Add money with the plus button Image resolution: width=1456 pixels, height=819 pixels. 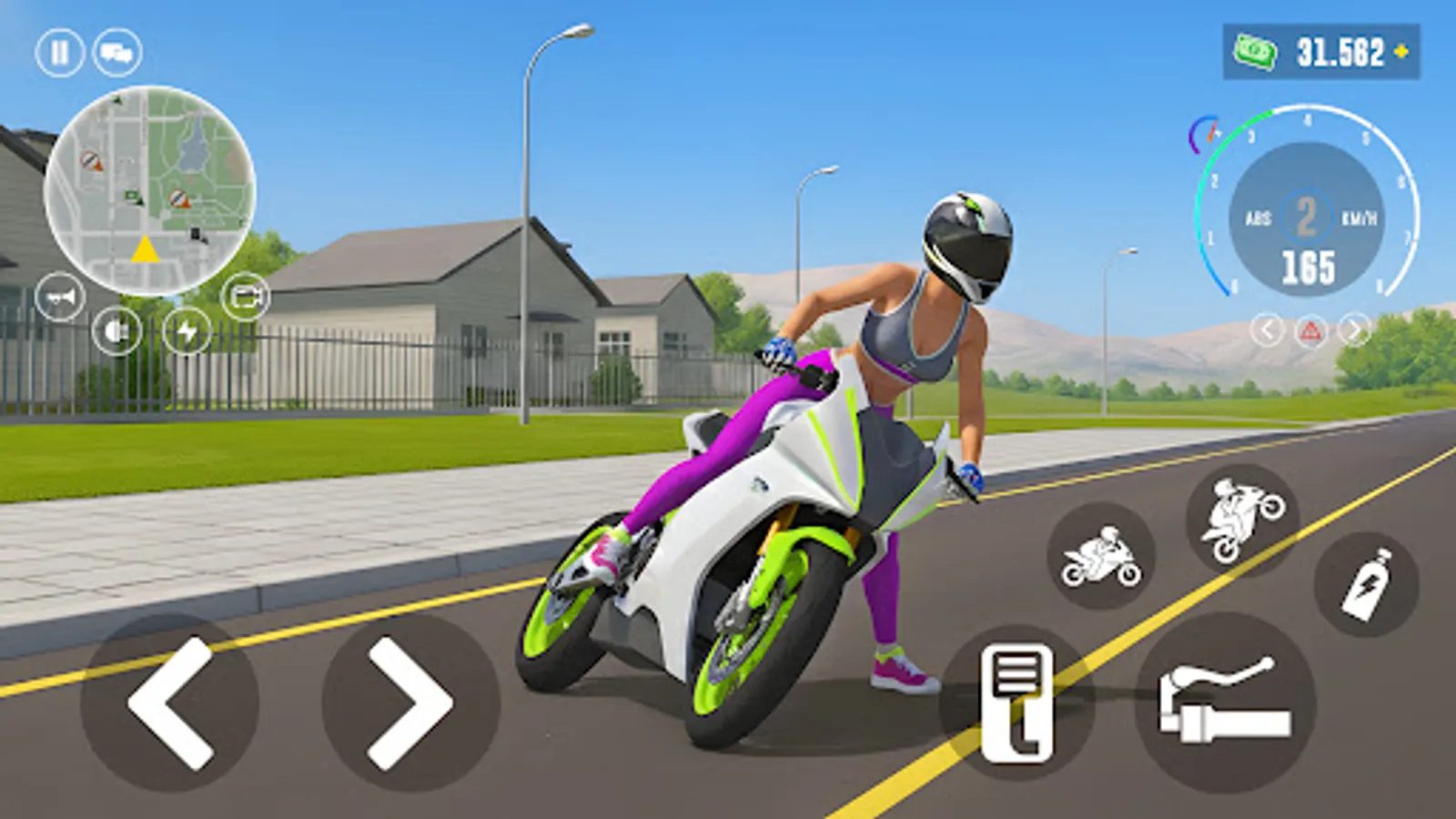point(1402,52)
